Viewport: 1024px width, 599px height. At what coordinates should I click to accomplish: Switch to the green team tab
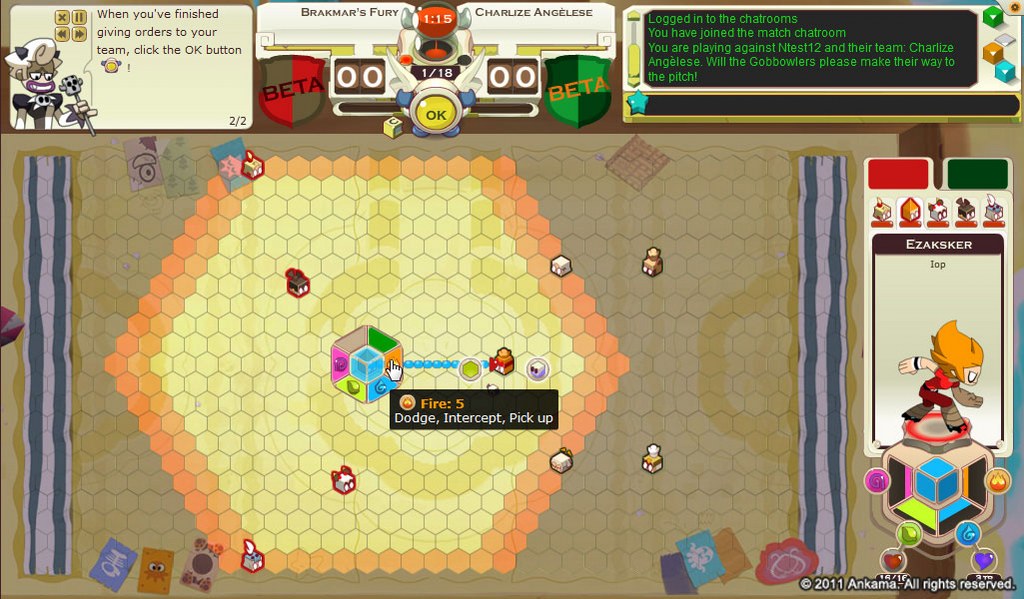tap(976, 174)
